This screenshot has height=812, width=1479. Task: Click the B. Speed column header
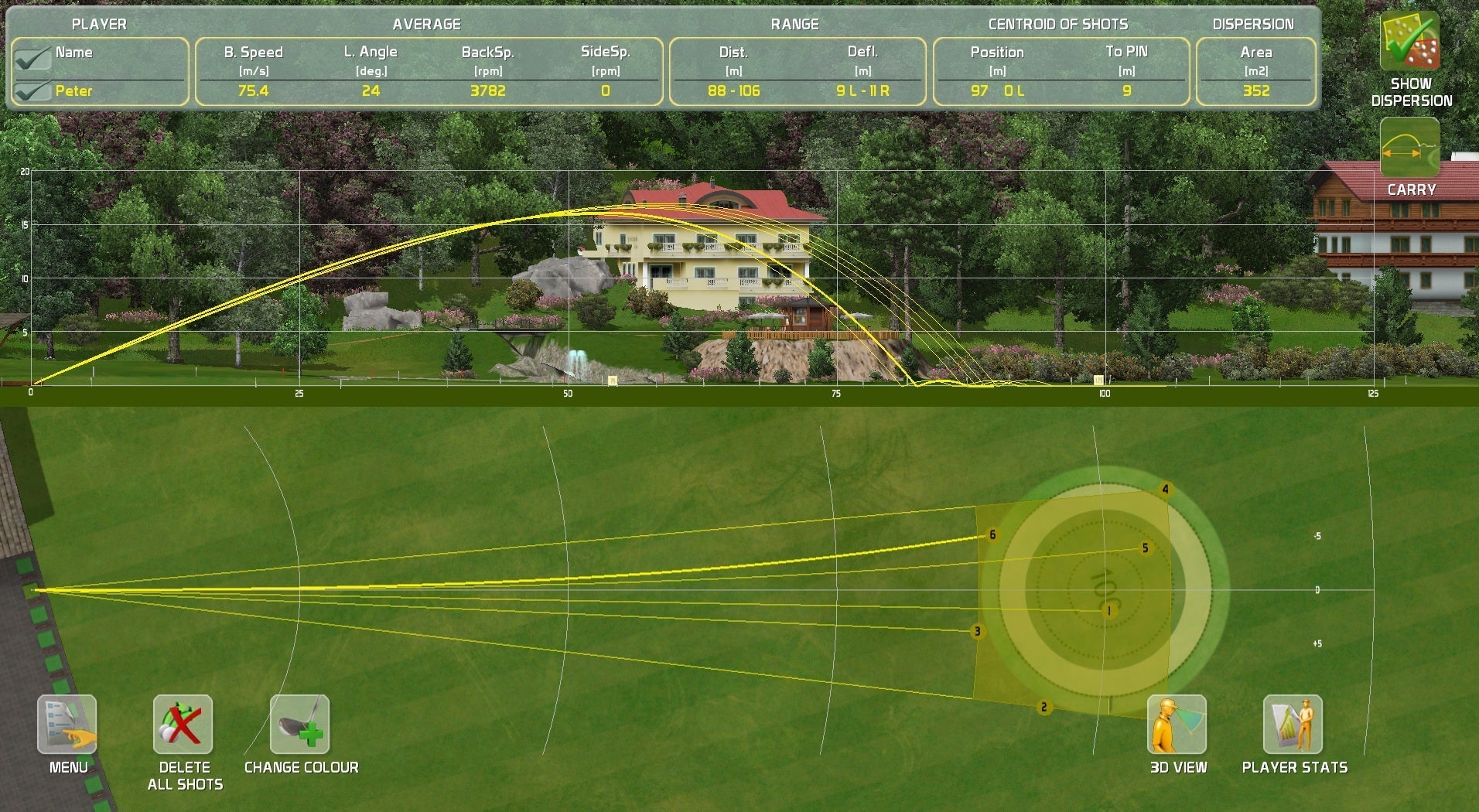click(254, 53)
